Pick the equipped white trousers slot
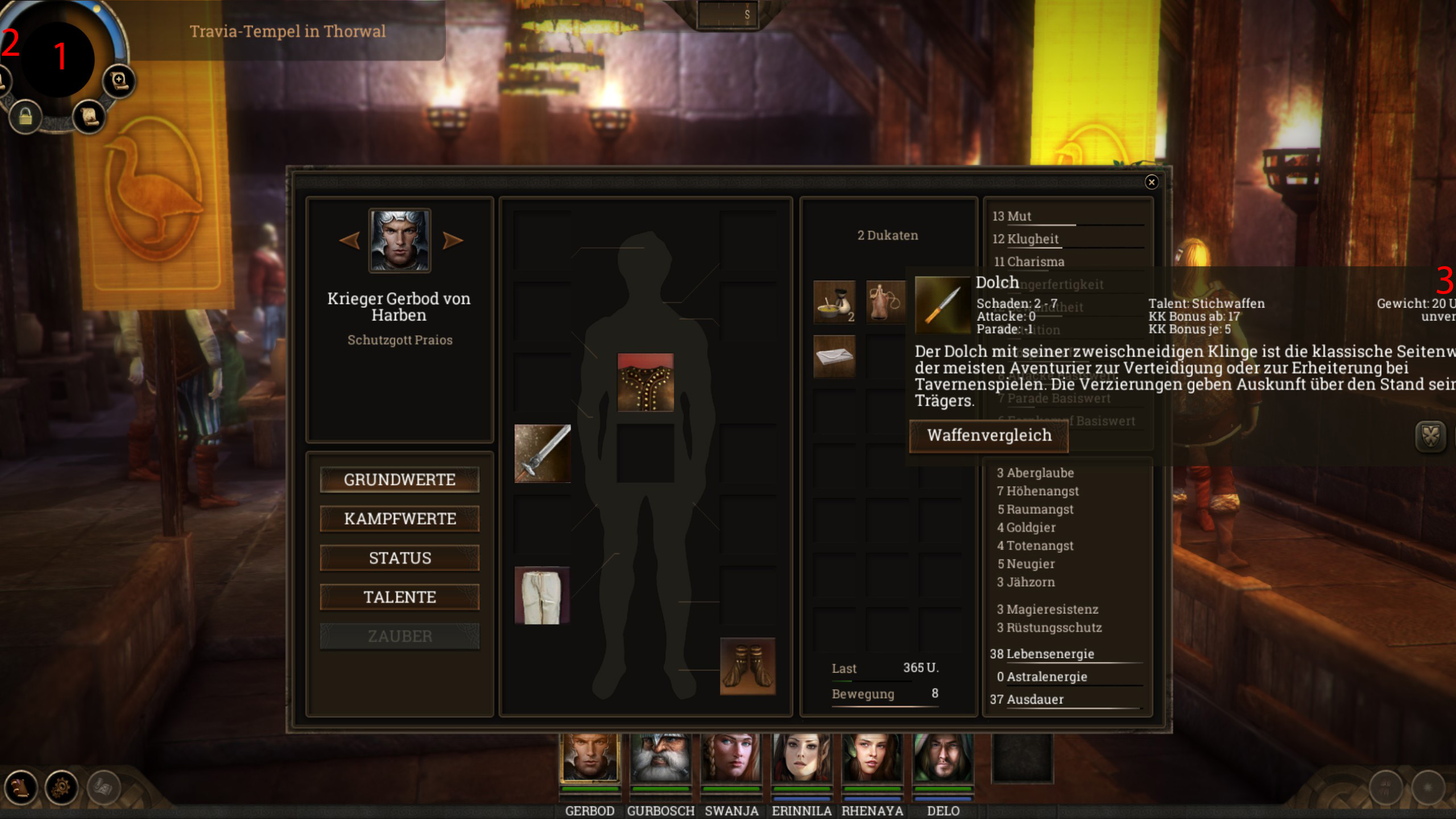The image size is (1456, 819). (542, 595)
